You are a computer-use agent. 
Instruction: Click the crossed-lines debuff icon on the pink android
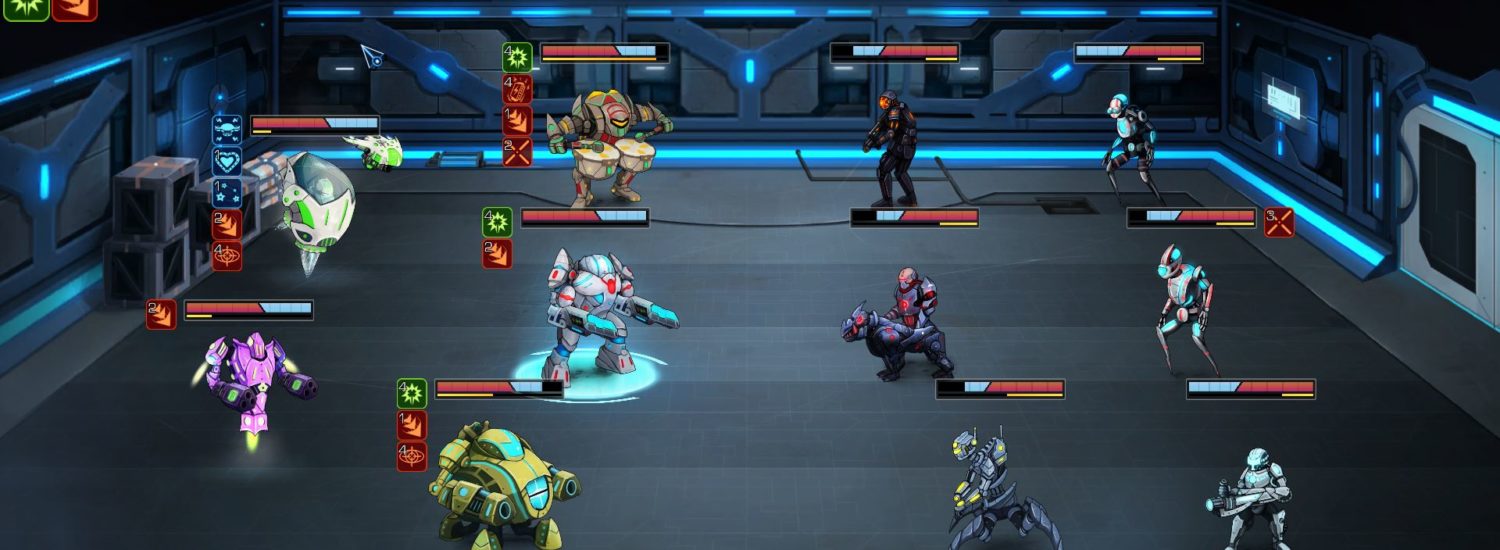point(1279,222)
